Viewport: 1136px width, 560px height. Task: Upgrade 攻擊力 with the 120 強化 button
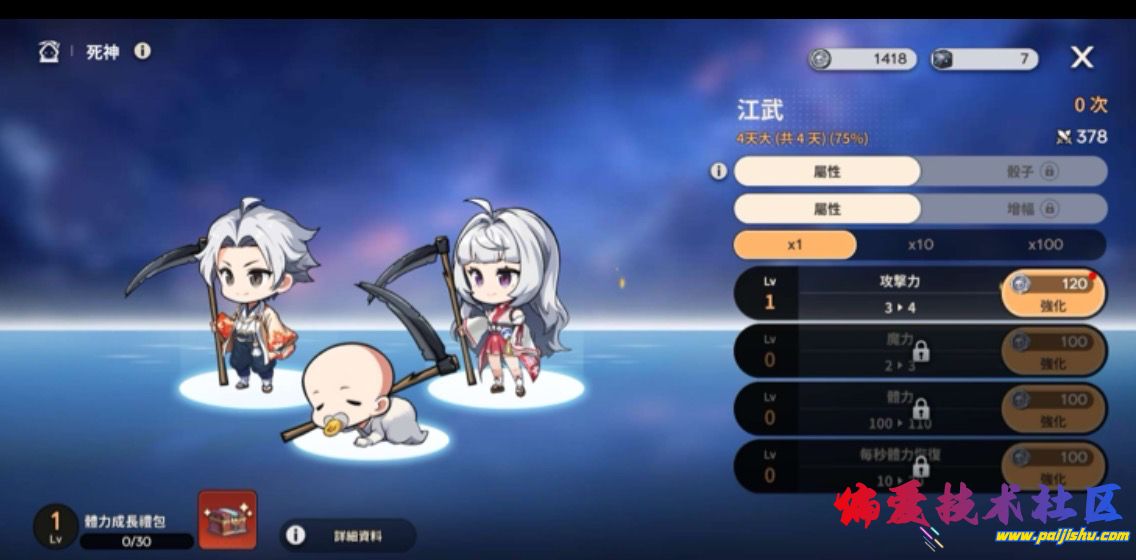pos(1053,294)
